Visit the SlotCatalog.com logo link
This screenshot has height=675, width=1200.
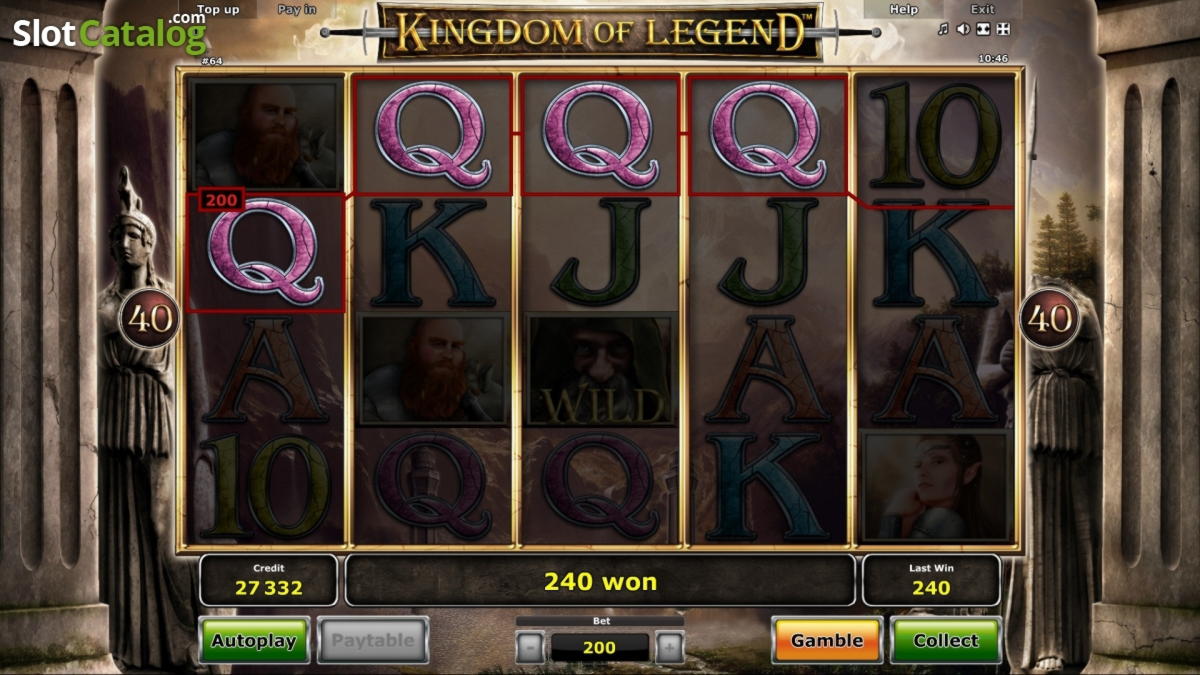click(x=109, y=33)
